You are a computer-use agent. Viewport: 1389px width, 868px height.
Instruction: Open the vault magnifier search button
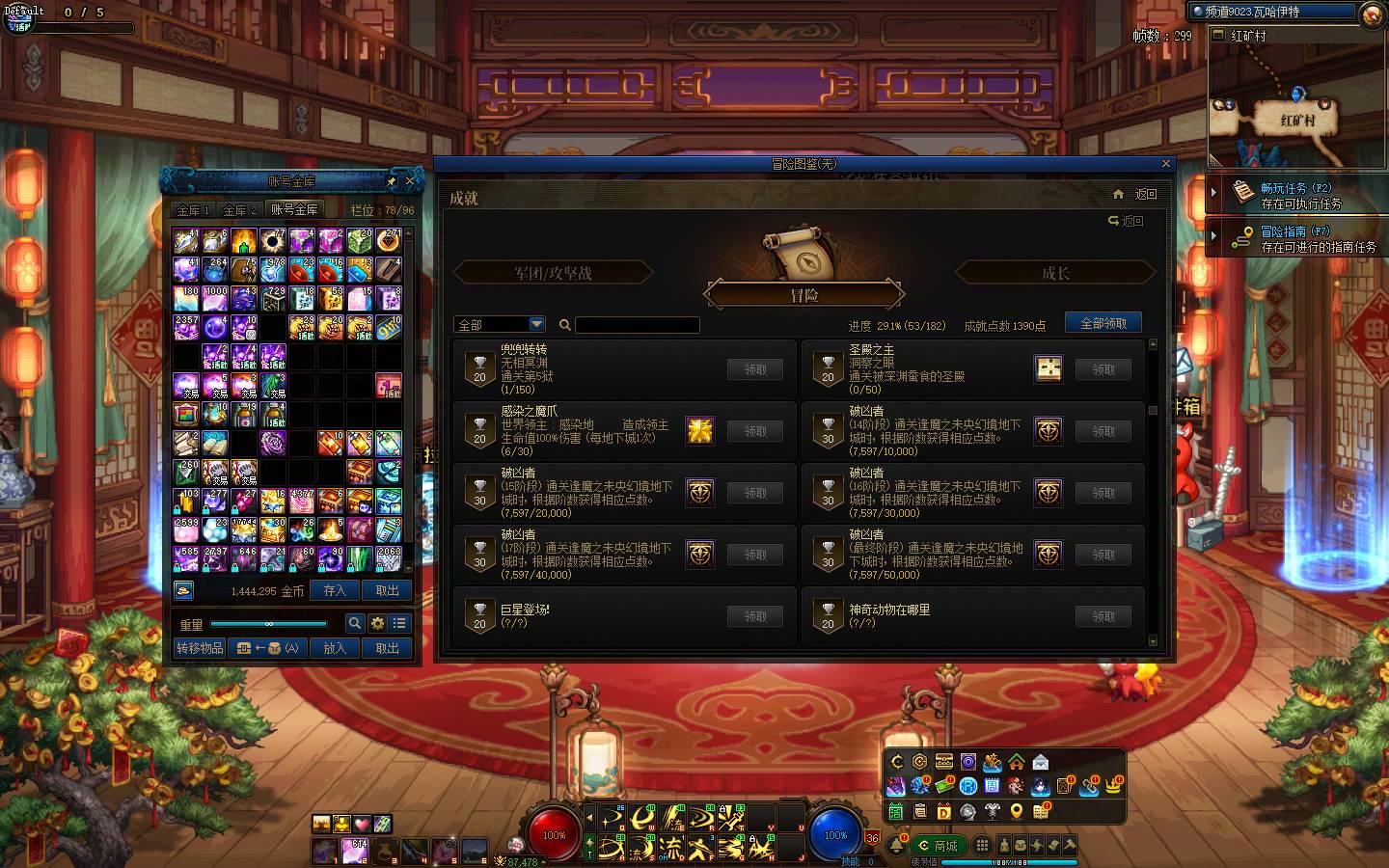(x=354, y=623)
